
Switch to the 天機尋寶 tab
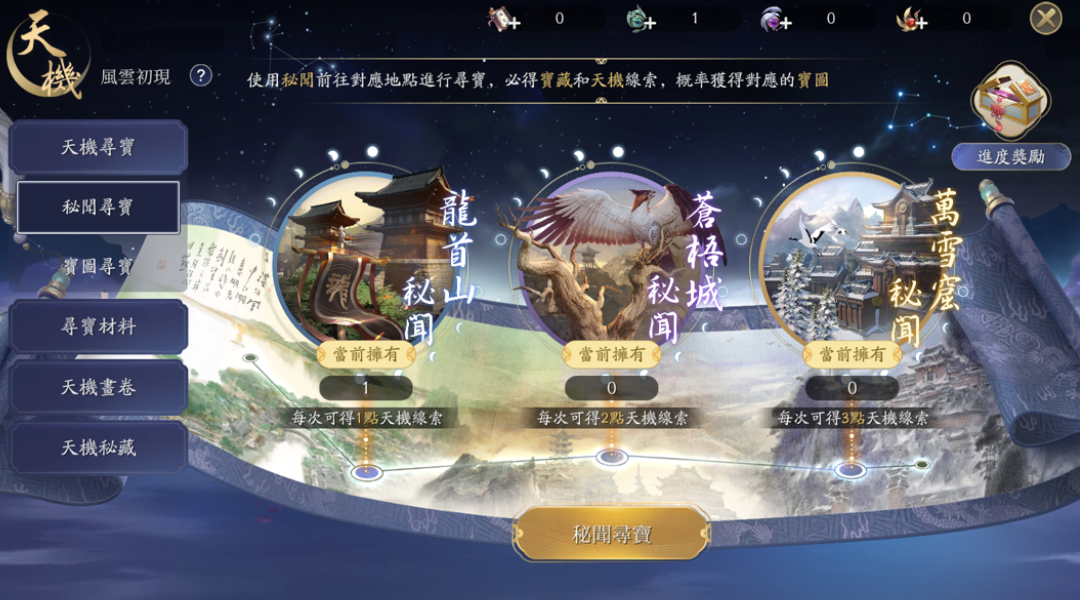click(98, 148)
